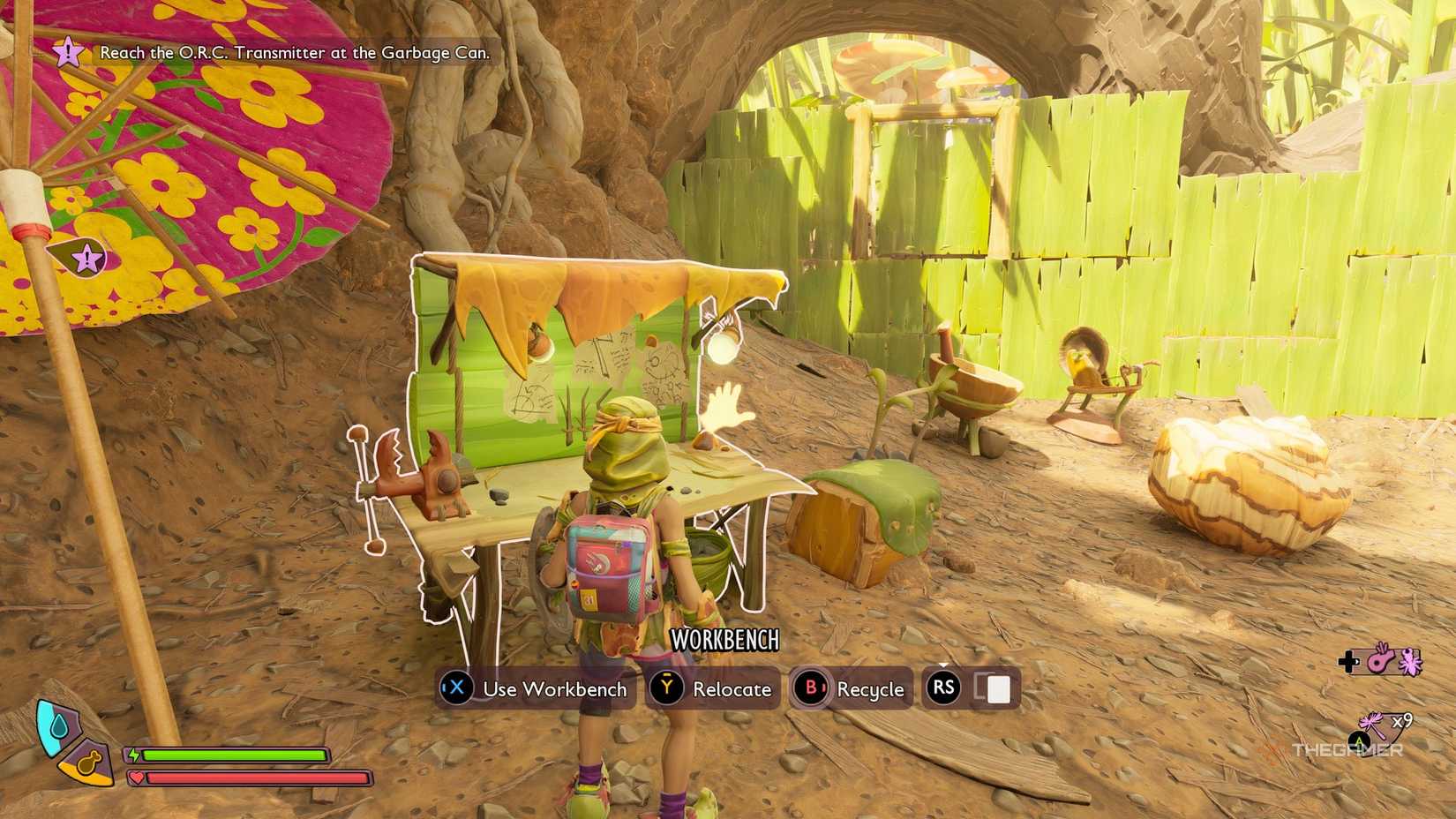The height and width of the screenshot is (819, 1456).
Task: Select the equipped dandelion tuft icon
Action: [1370, 721]
